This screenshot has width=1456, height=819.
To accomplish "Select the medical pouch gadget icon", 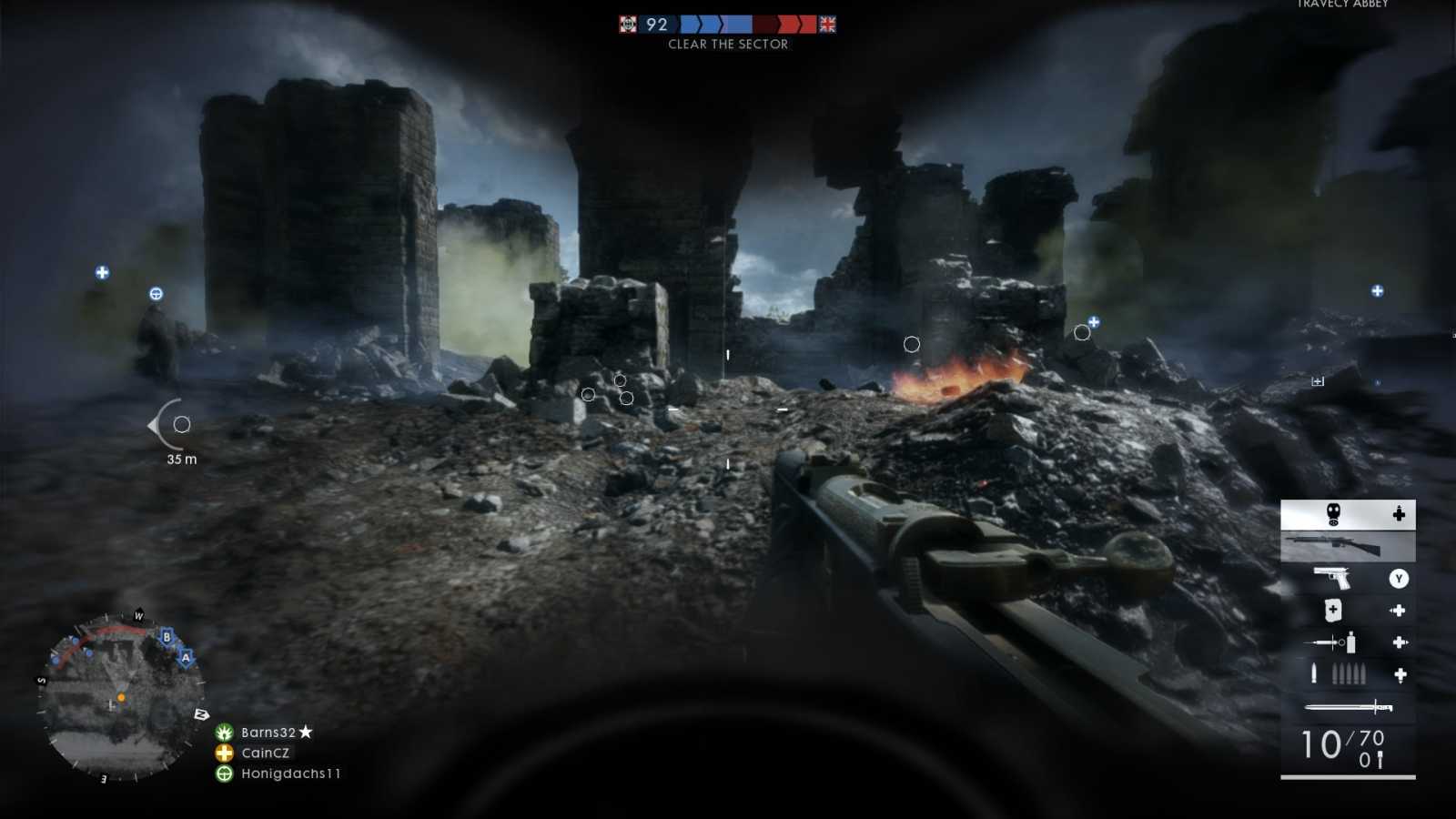I will click(x=1332, y=611).
